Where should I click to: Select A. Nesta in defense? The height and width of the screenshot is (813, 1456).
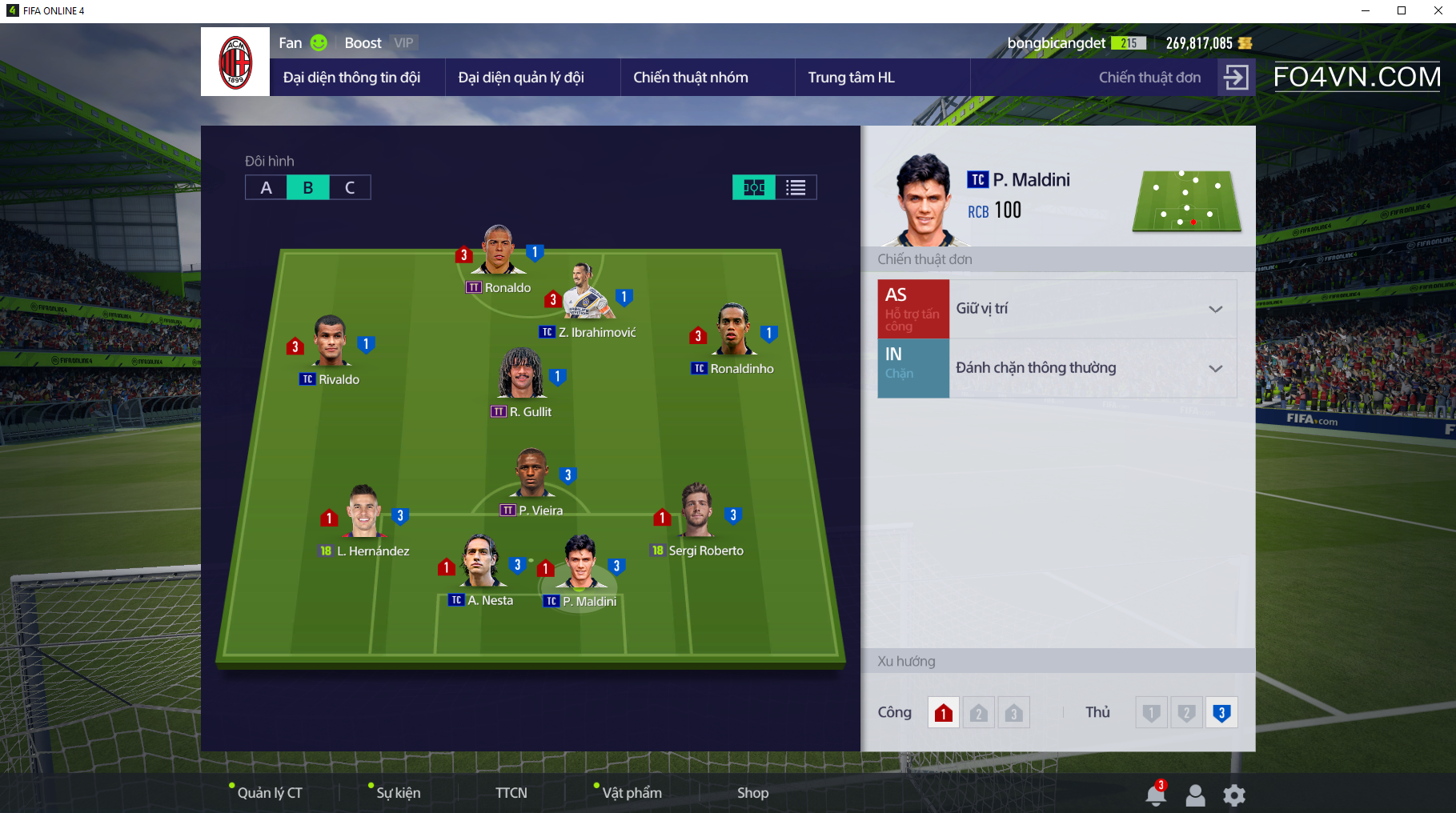click(x=481, y=562)
